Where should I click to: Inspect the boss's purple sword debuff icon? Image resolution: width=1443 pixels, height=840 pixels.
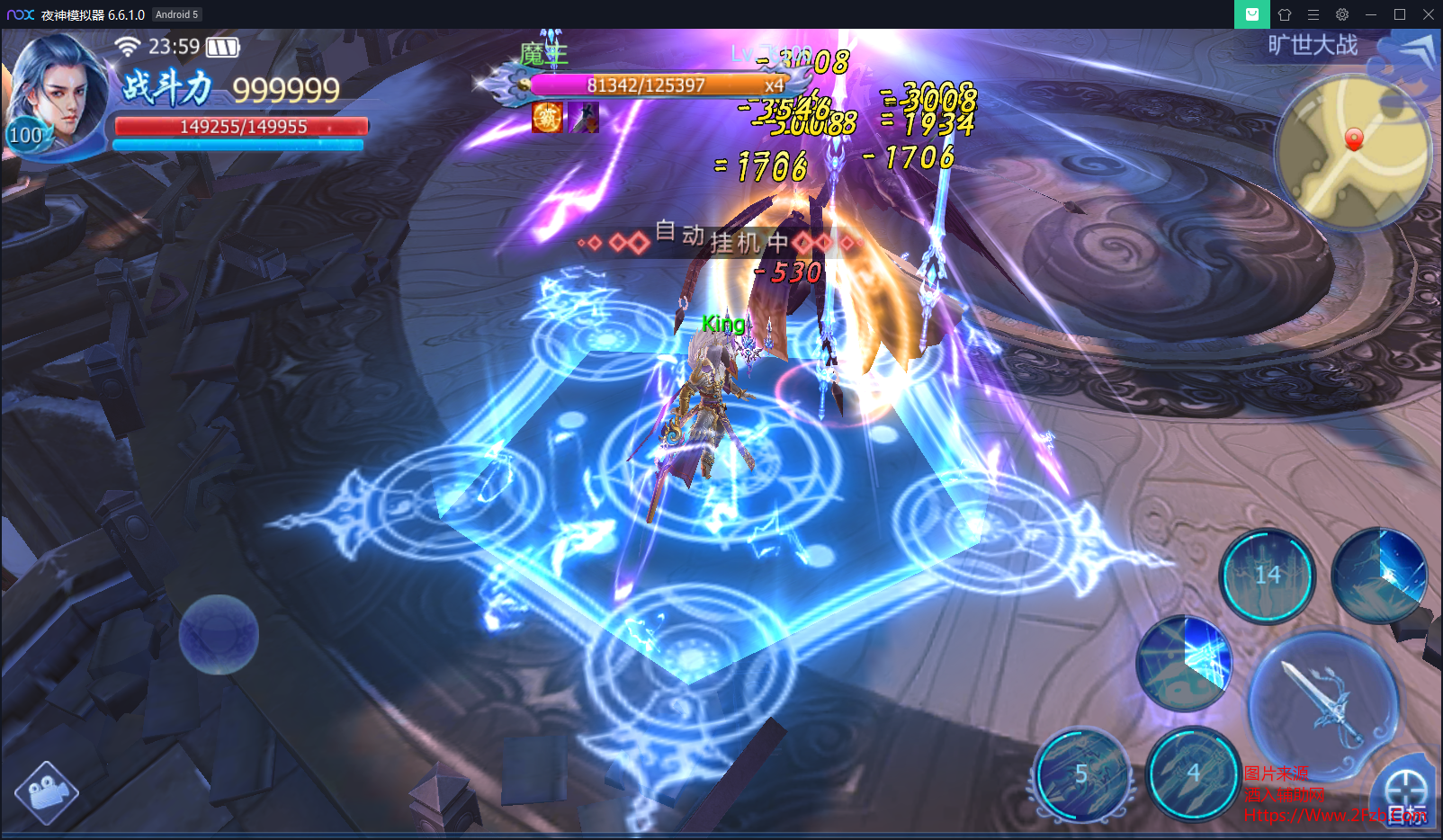(x=584, y=117)
